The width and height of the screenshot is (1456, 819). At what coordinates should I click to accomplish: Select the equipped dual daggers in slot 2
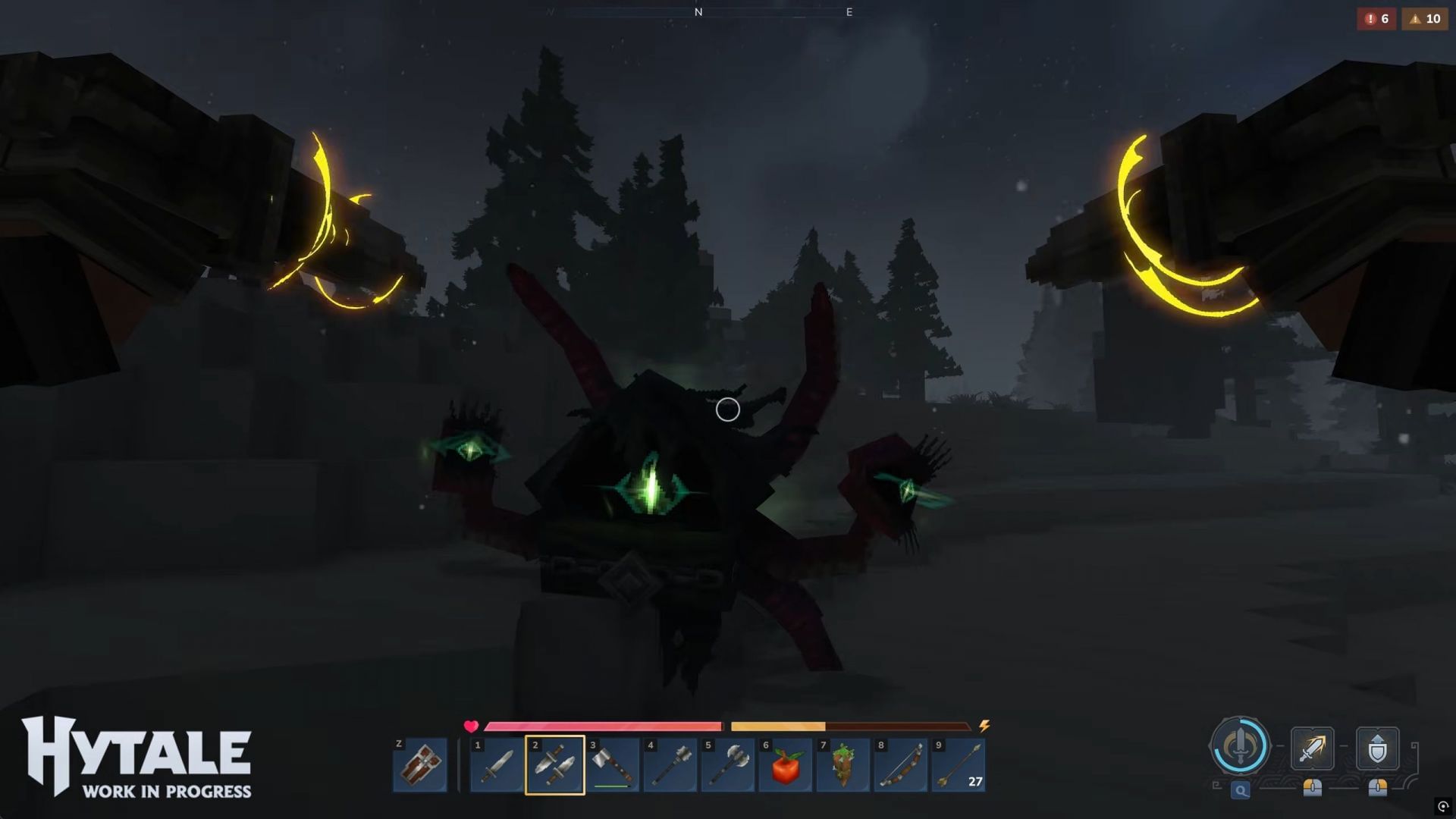[x=555, y=767]
